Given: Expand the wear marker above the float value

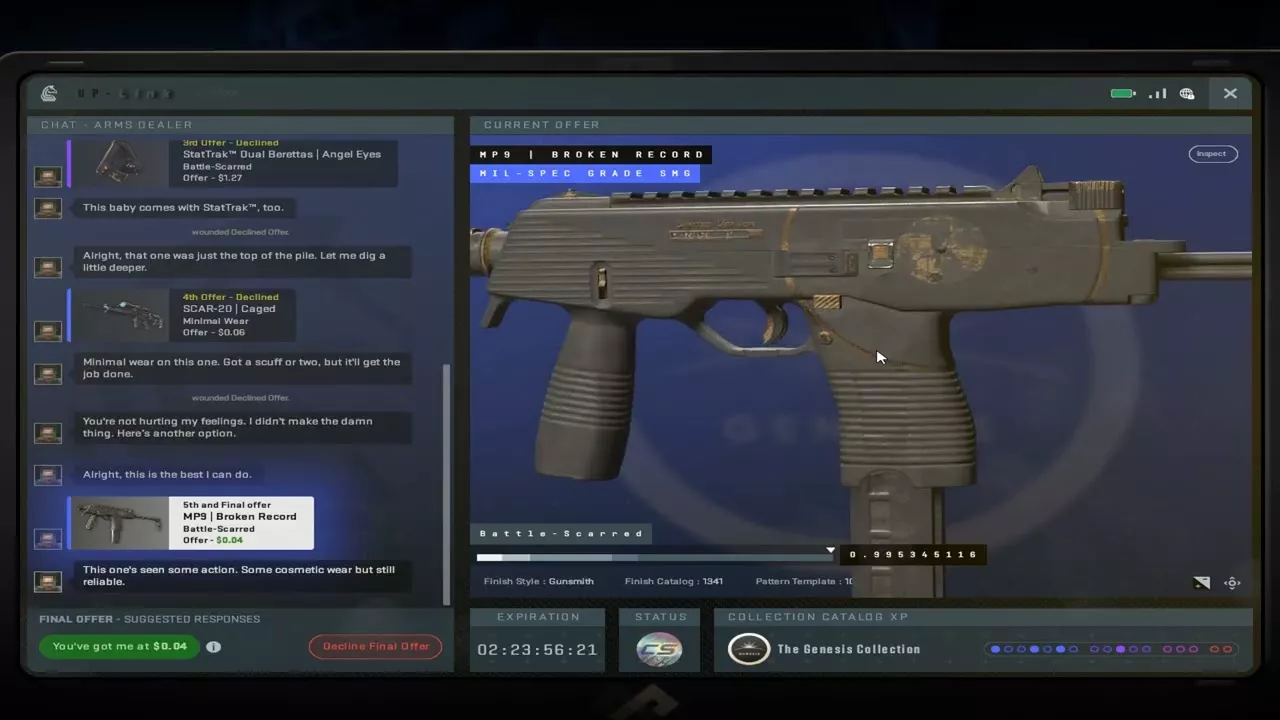Looking at the screenshot, I should pos(830,550).
